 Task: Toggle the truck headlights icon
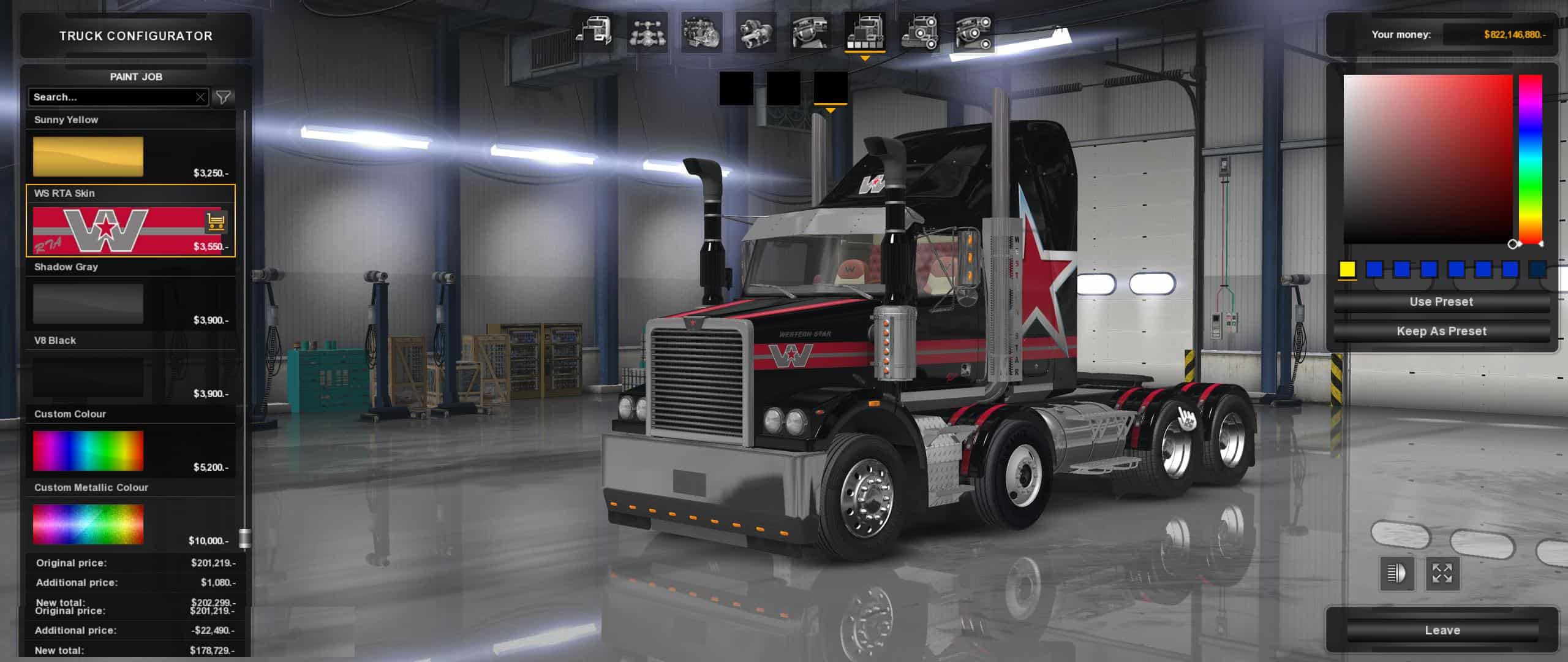click(1396, 574)
